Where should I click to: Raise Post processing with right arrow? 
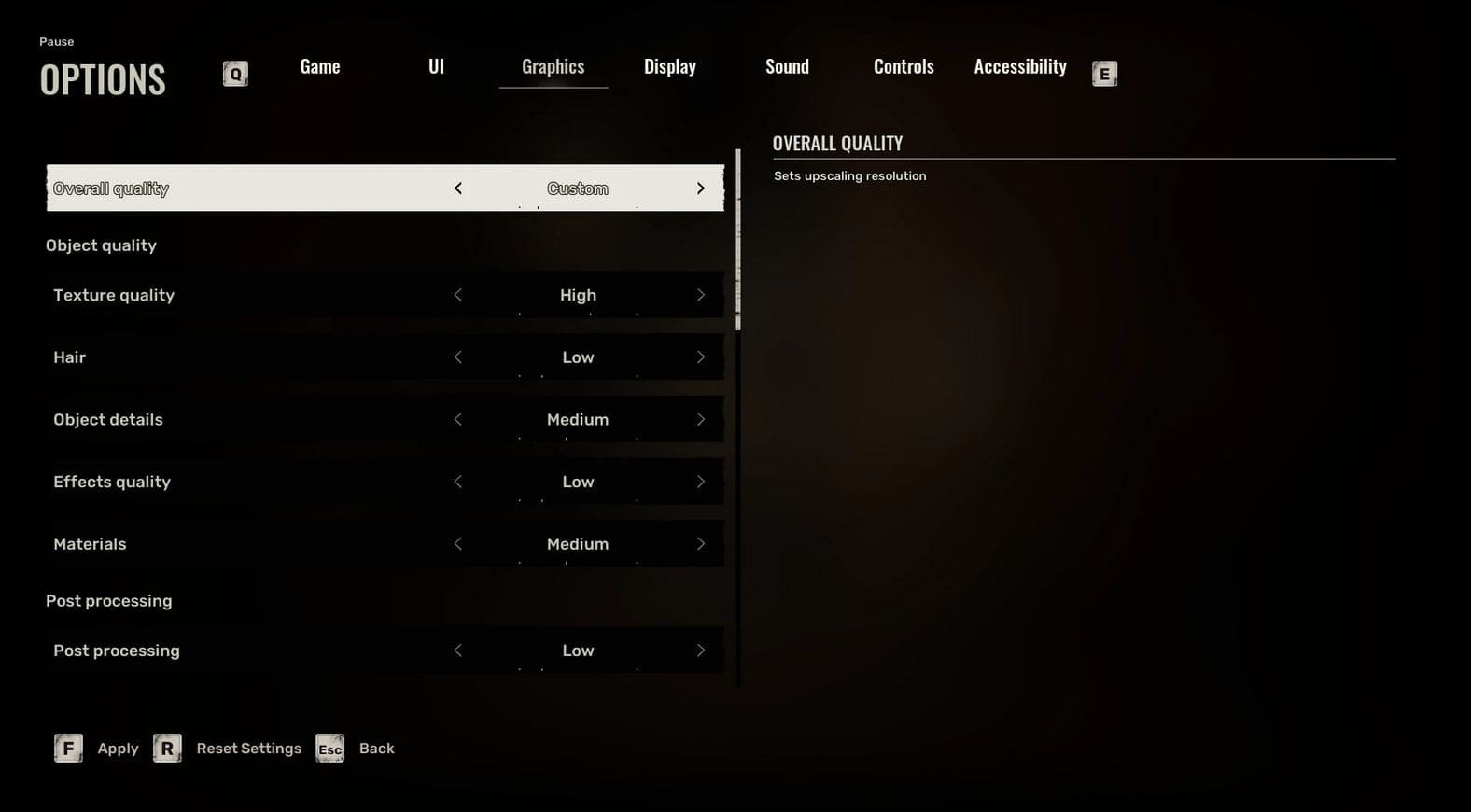click(701, 651)
